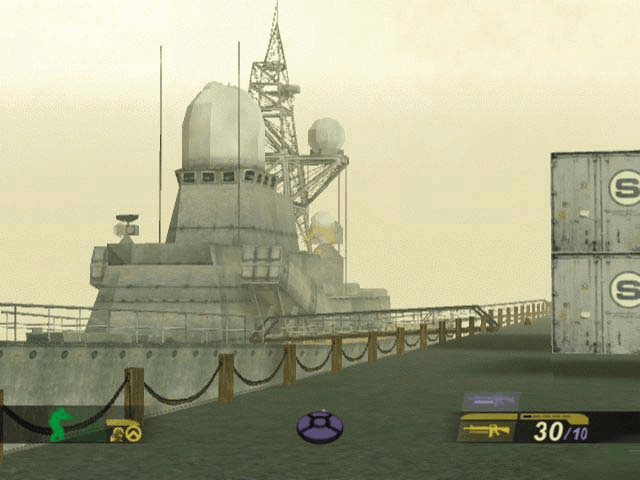Viewport: 640px width, 480px height.
Task: Switch to the greyed-out secondary weapon icon
Action: coord(490,401)
